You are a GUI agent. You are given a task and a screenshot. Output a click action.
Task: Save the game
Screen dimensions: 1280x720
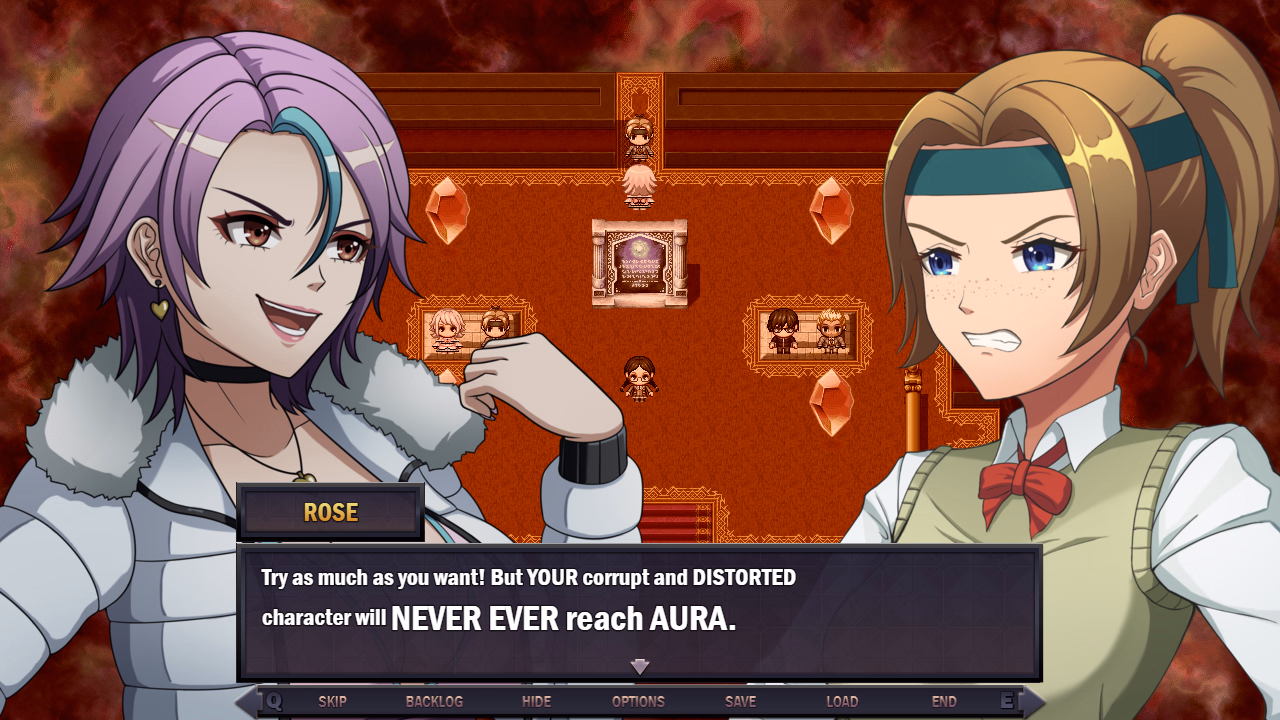(x=740, y=701)
